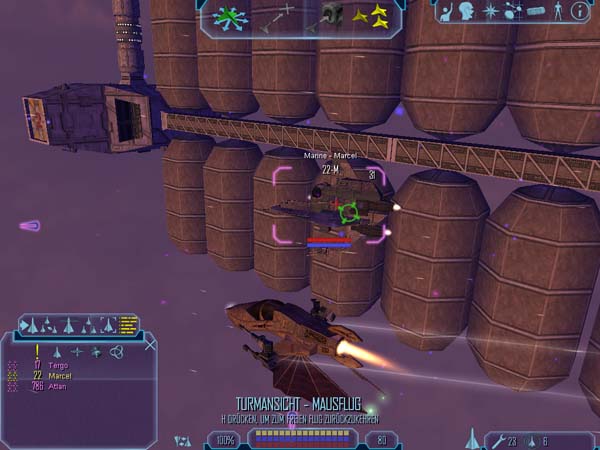Select pilot Marcel in the list
Screen dimensions: 600x450
[61, 376]
